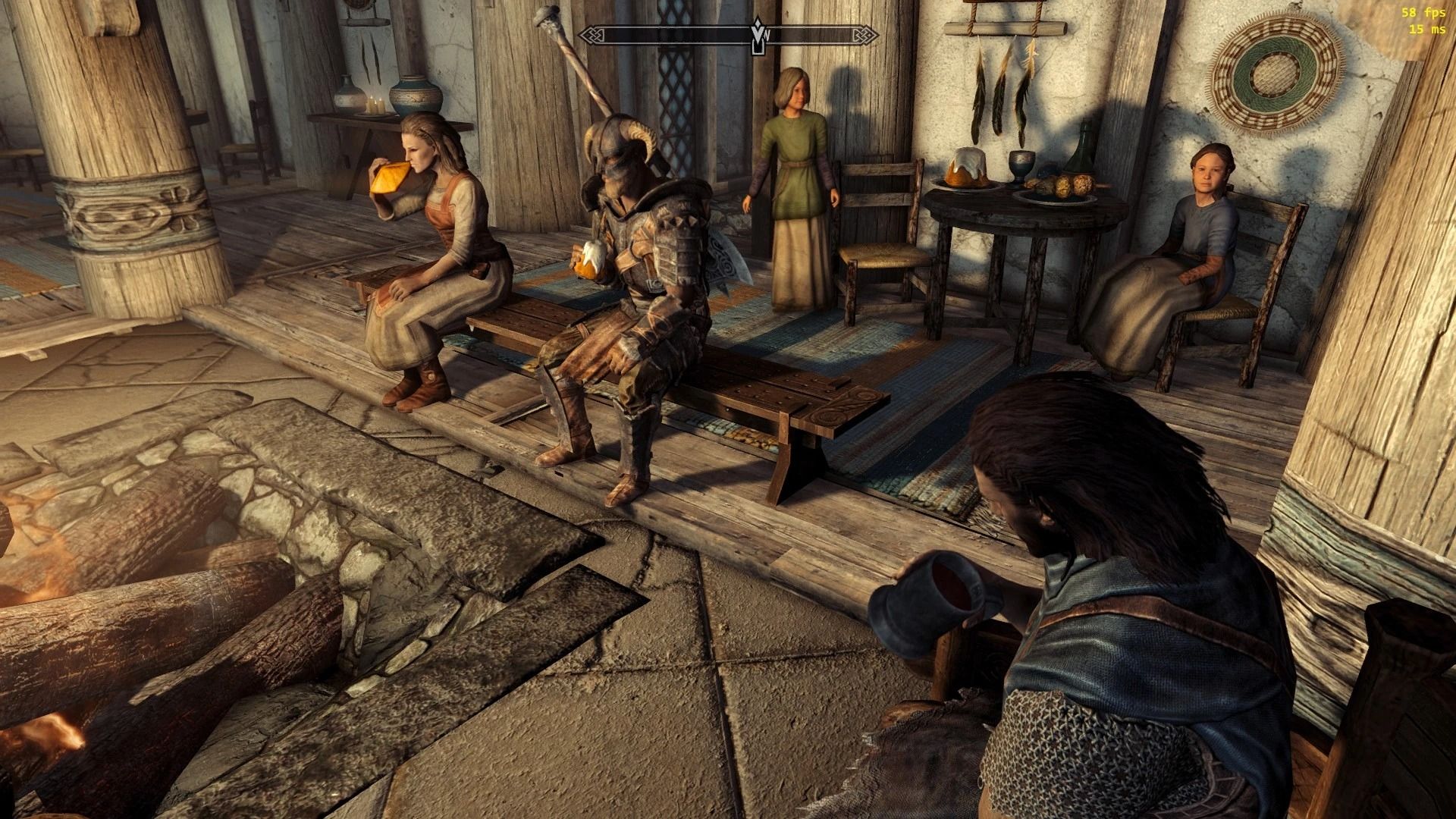1456x819 pixels.
Task: Click the diamond player marker below the compass
Action: [756, 47]
